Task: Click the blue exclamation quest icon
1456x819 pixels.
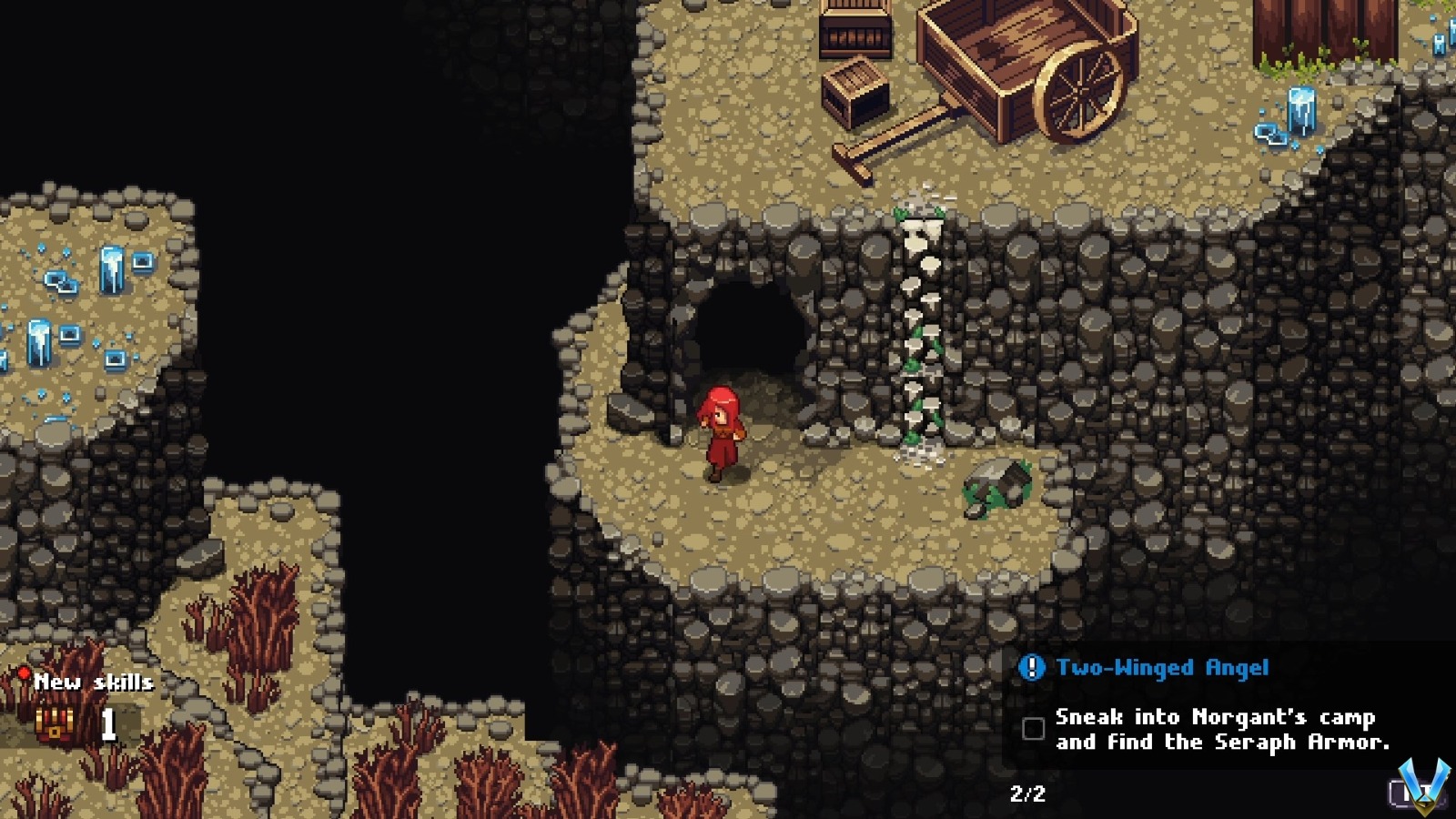Action: click(1033, 667)
